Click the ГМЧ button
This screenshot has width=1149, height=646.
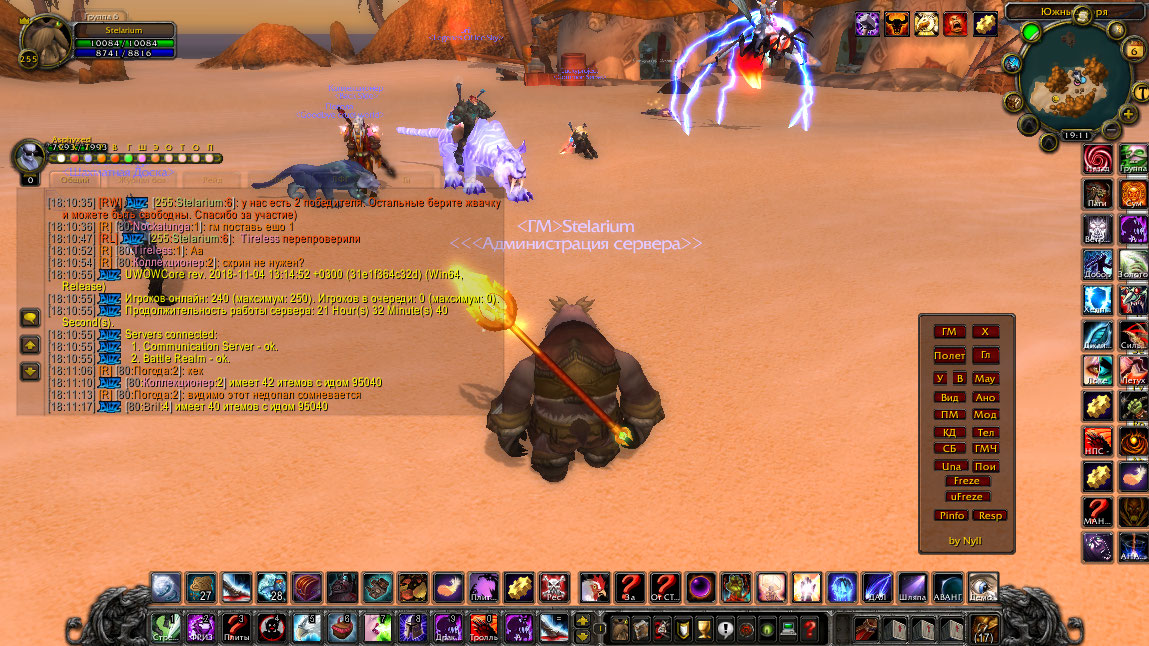(986, 449)
